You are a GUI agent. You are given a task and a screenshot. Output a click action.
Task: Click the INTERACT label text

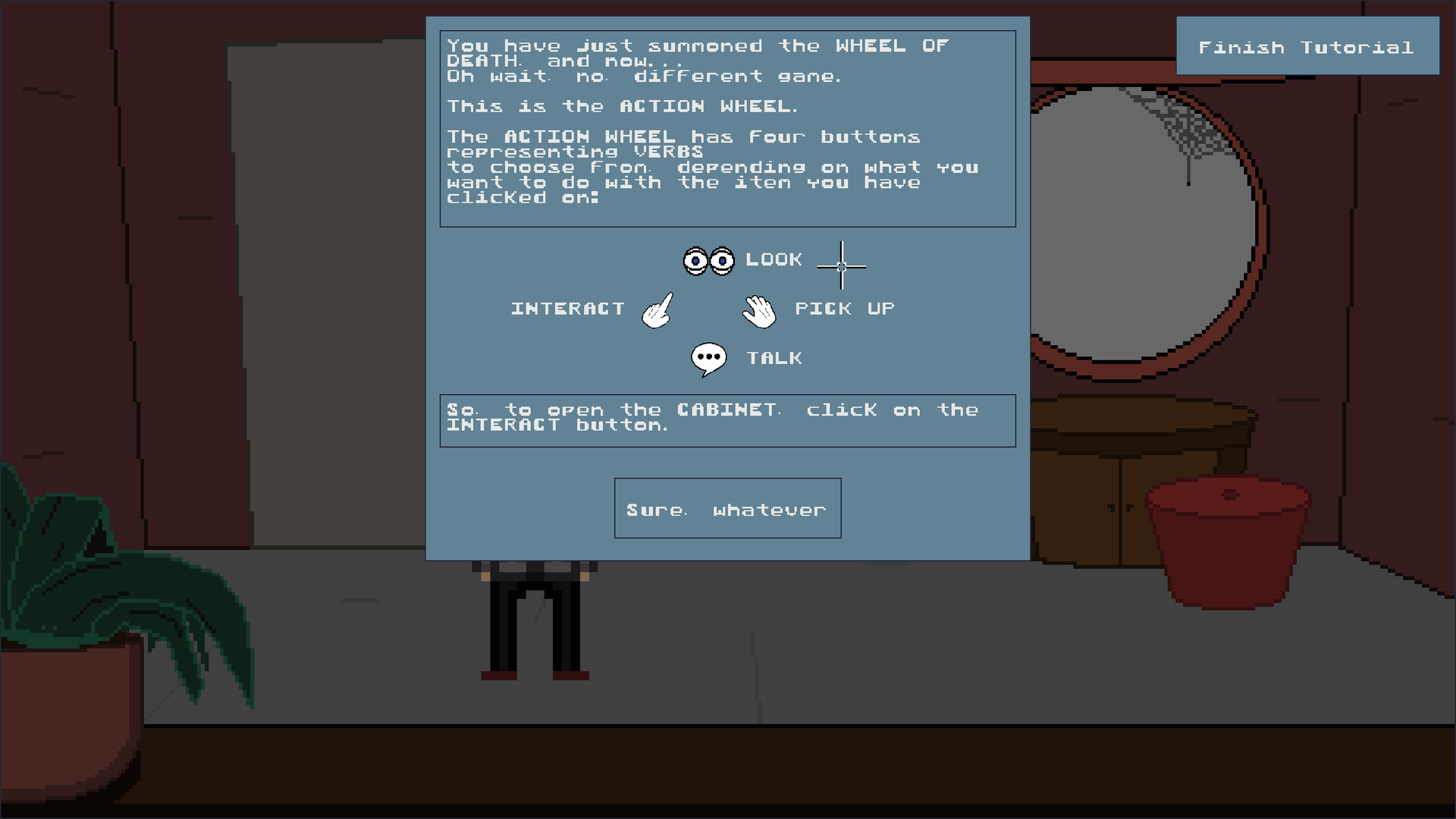(x=566, y=308)
